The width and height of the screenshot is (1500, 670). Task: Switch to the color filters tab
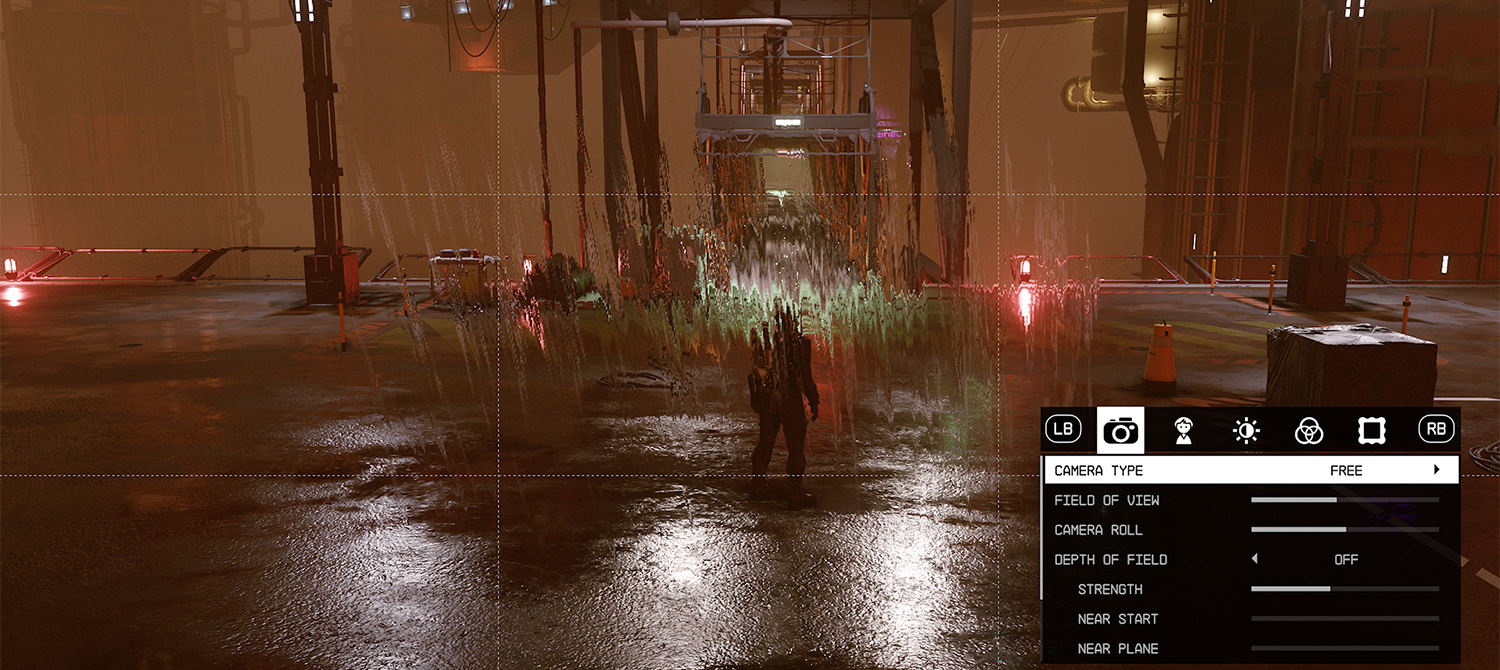pyautogui.click(x=1309, y=431)
